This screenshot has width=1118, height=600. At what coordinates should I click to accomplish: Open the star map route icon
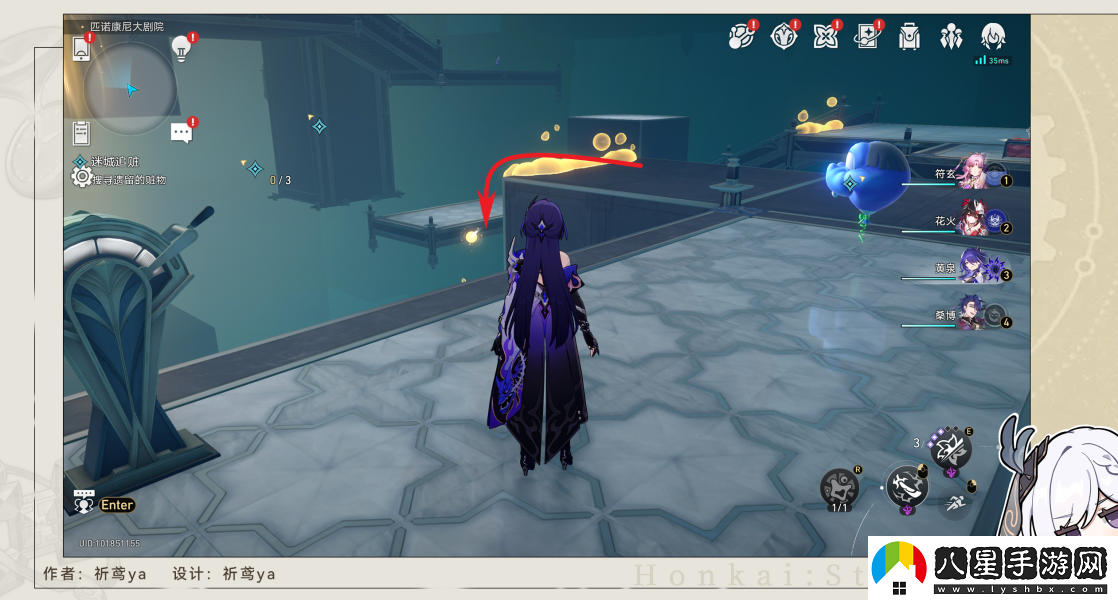point(741,37)
